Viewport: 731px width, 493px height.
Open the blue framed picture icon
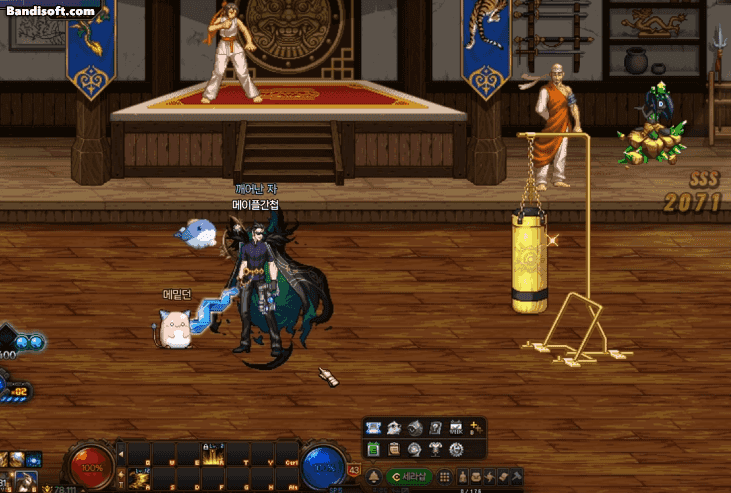(x=373, y=428)
